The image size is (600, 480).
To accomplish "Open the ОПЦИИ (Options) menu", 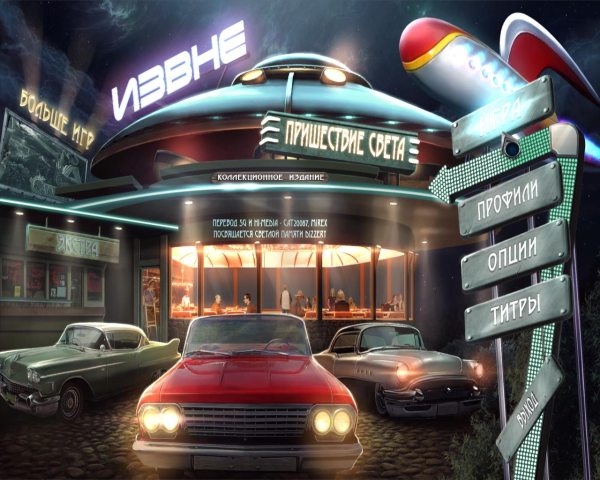I will point(514,251).
